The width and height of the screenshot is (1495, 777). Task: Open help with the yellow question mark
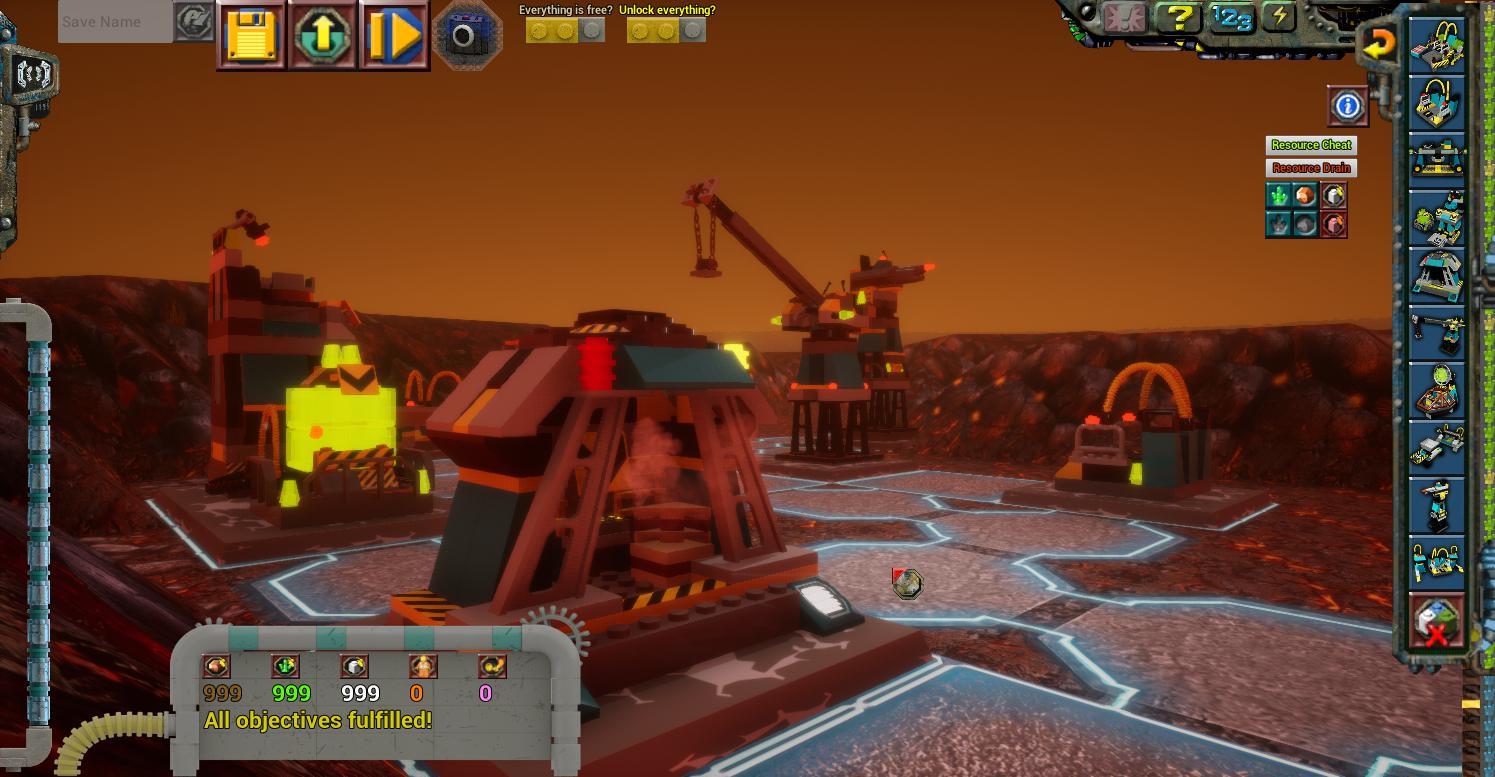(x=1179, y=18)
